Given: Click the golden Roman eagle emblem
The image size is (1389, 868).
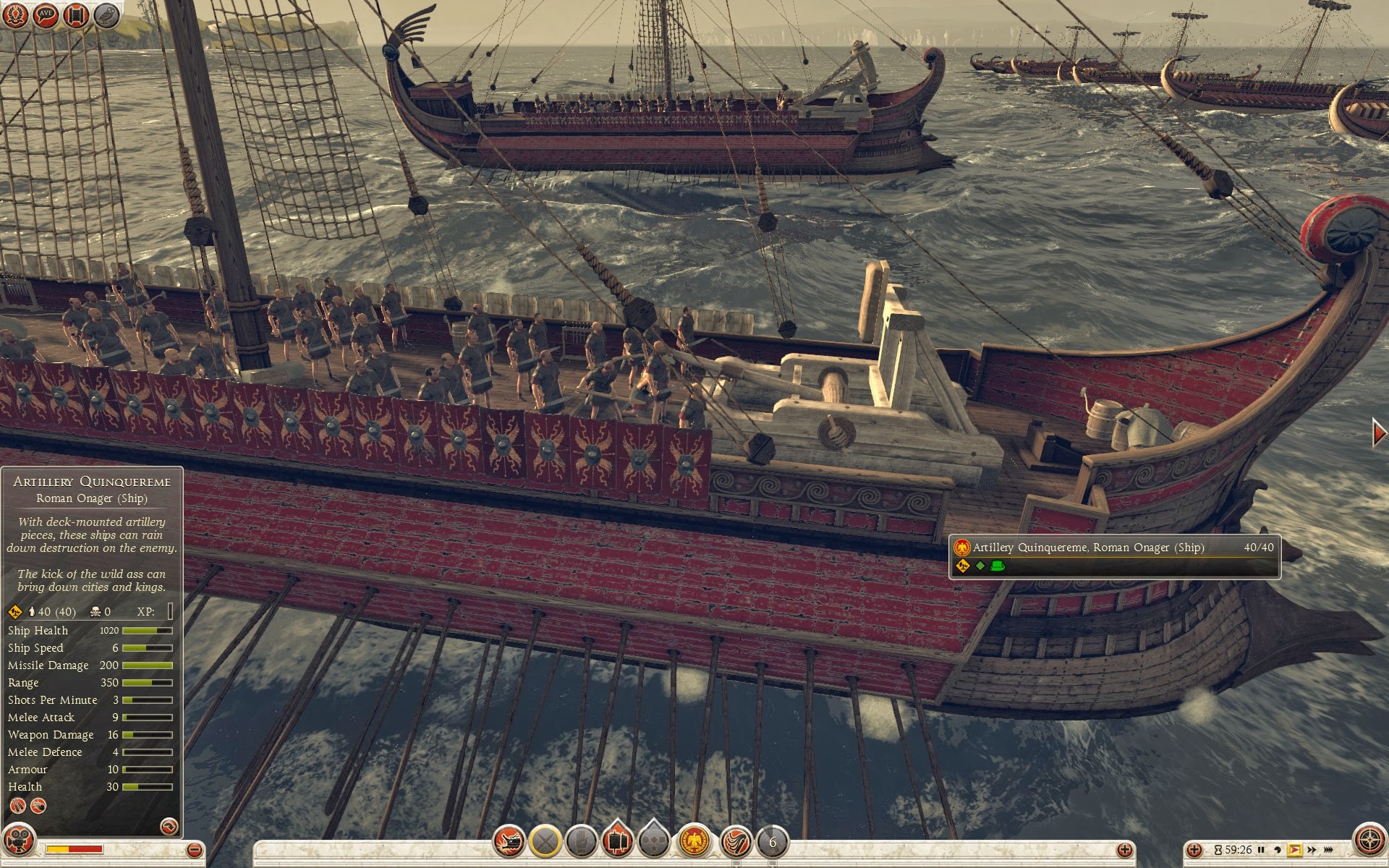Looking at the screenshot, I should (x=695, y=842).
